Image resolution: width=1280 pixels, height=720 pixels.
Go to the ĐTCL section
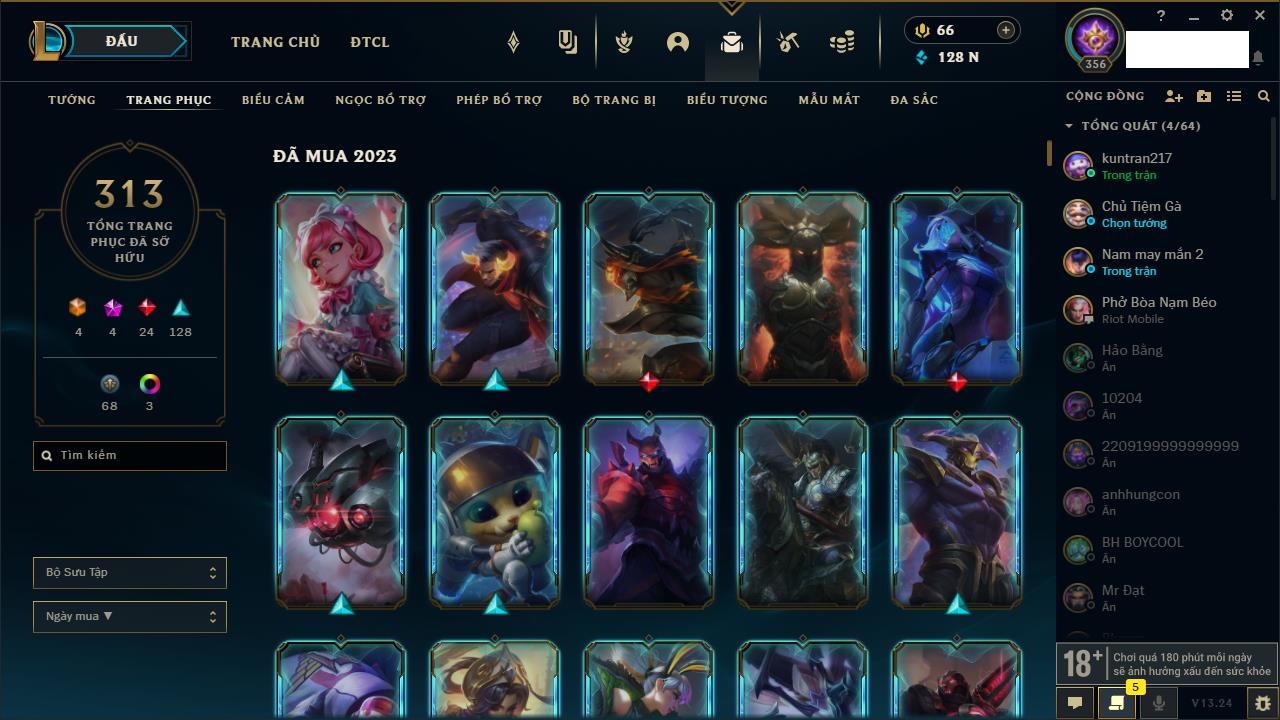point(370,42)
